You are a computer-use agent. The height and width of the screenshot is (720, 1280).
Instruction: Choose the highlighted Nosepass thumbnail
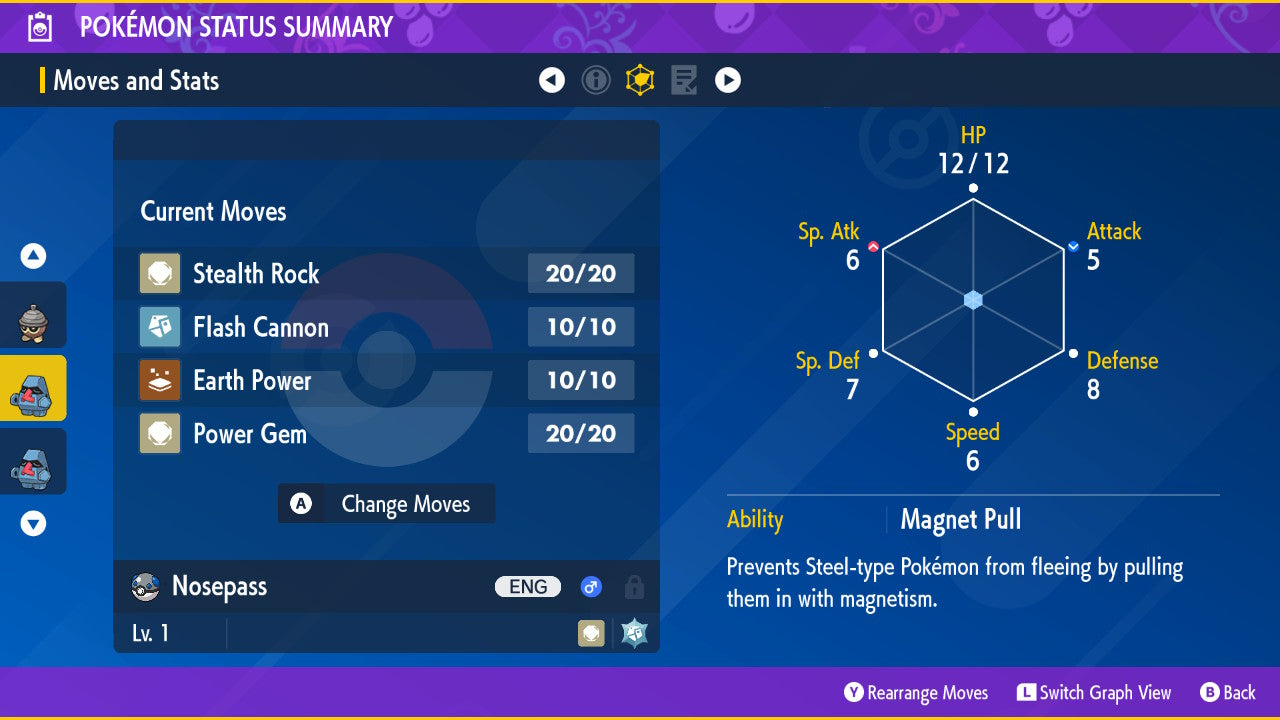pos(33,388)
